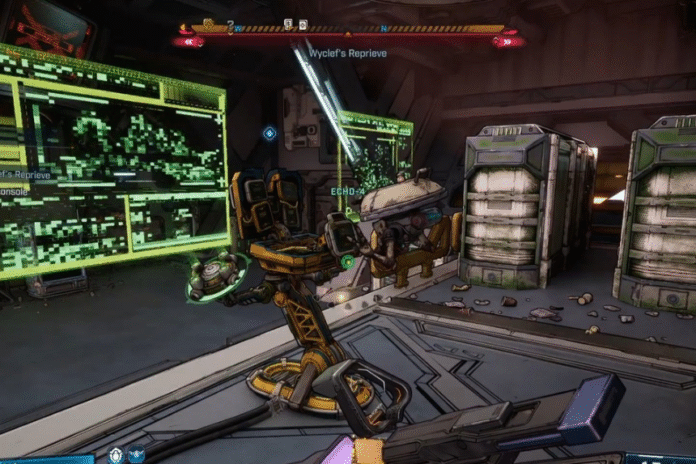696x464 pixels.
Task: Select the round shield status icon
Action: coord(116,455)
